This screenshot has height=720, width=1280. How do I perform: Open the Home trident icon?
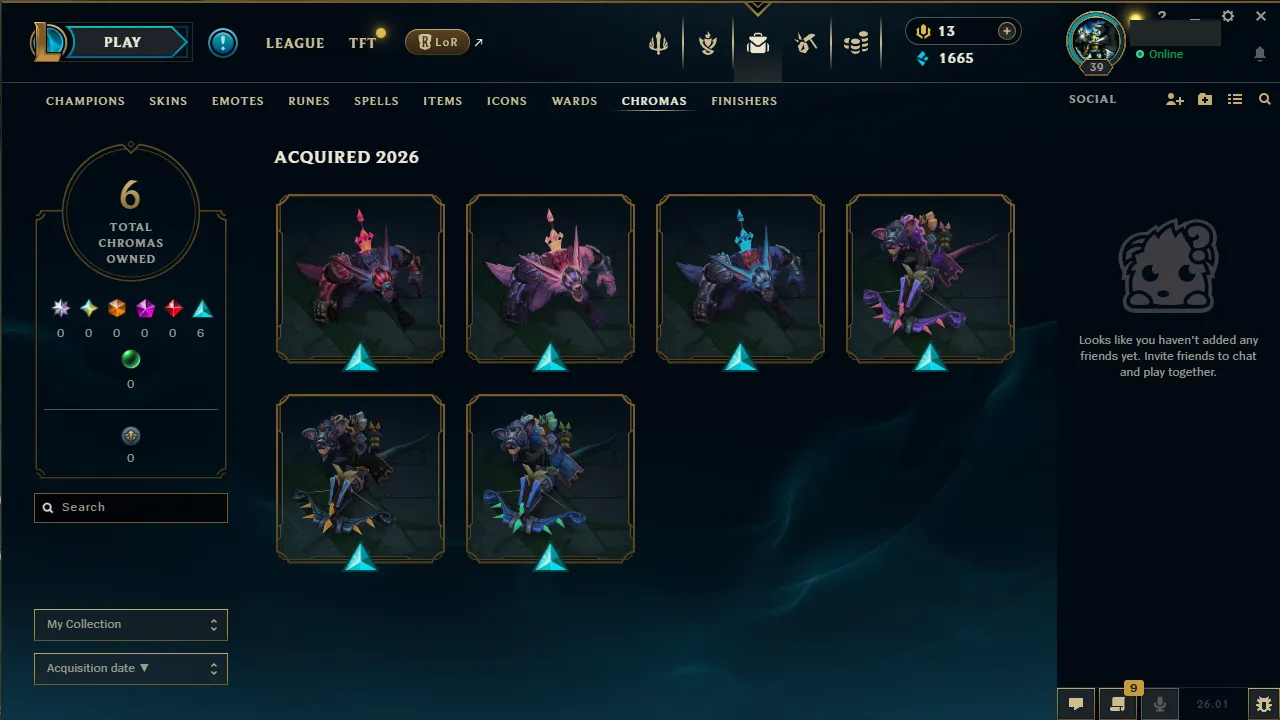pos(657,43)
